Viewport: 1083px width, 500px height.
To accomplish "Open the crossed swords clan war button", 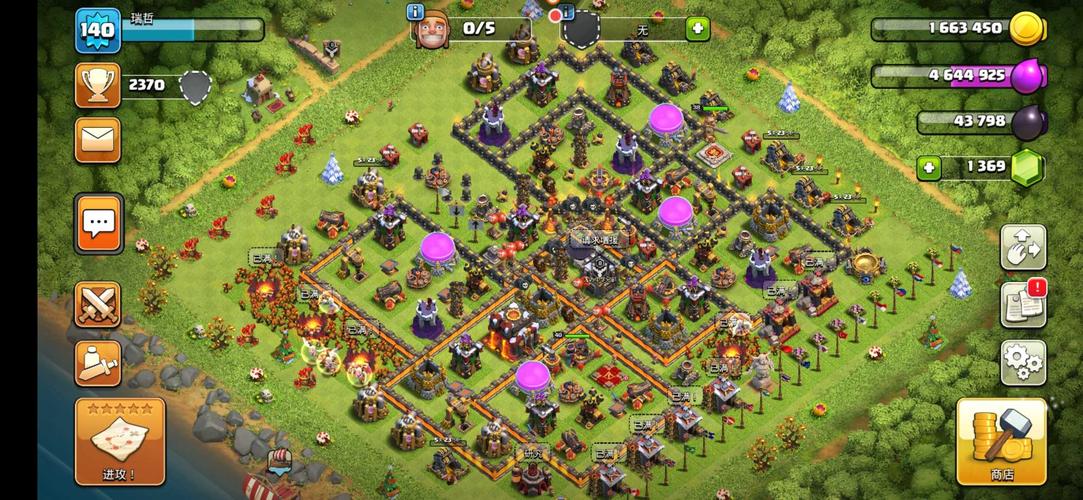I will (97, 304).
